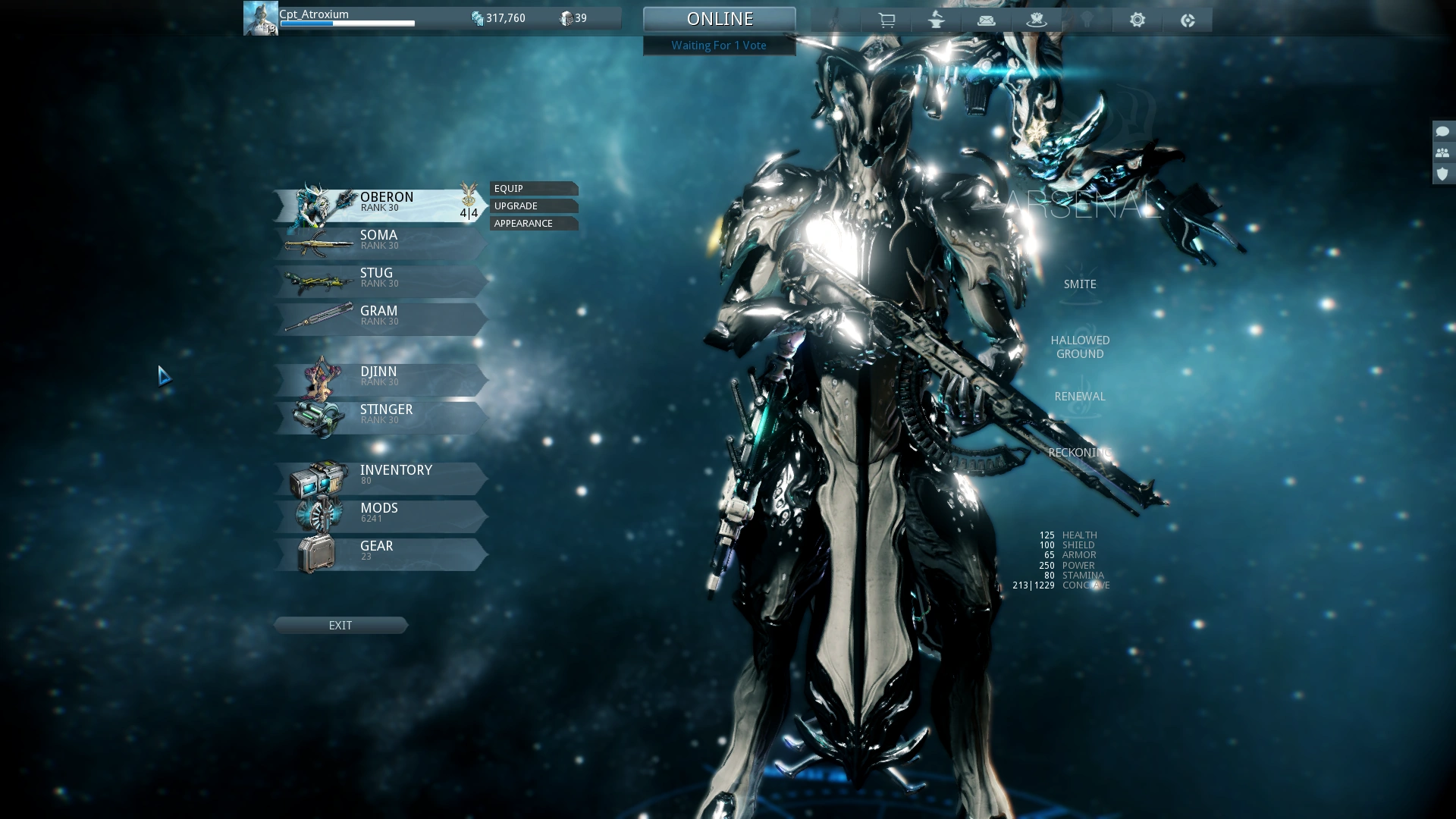
Task: Open the friends list icon
Action: pos(1442,152)
